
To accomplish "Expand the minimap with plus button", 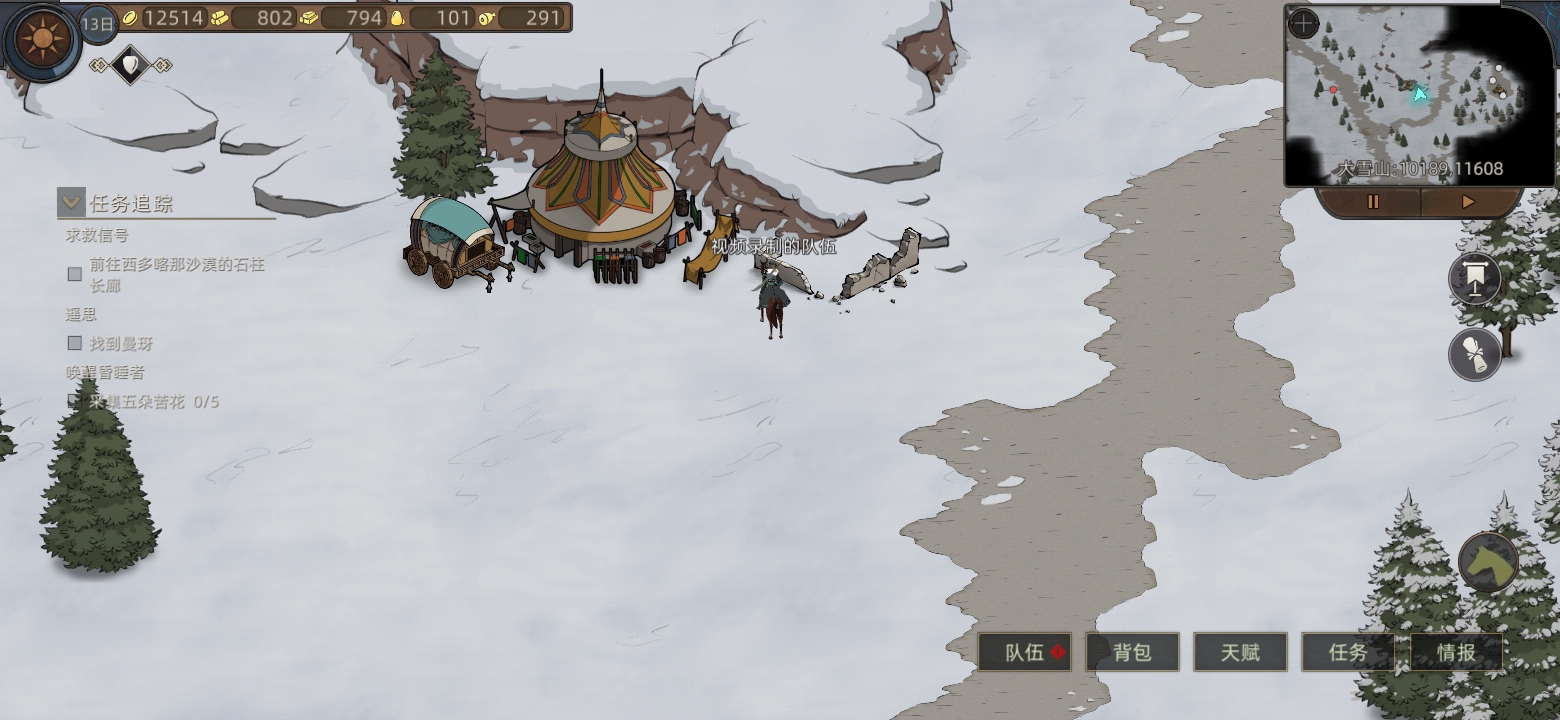I will [1303, 24].
